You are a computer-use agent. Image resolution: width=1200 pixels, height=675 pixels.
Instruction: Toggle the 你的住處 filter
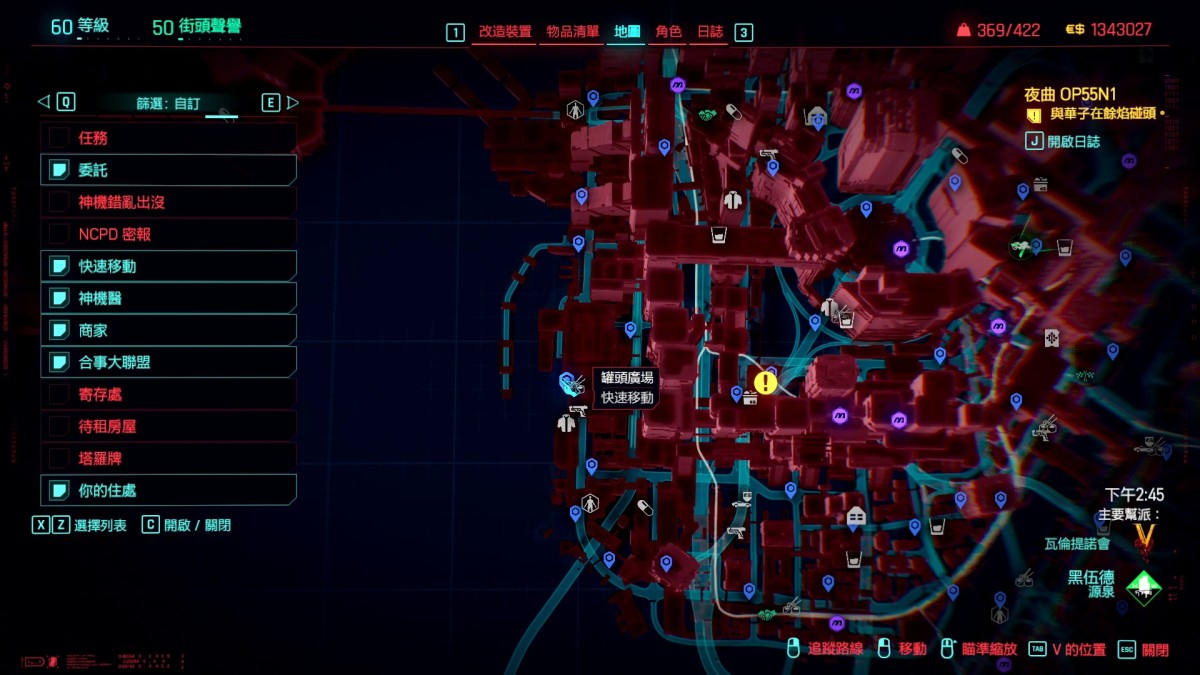168,490
